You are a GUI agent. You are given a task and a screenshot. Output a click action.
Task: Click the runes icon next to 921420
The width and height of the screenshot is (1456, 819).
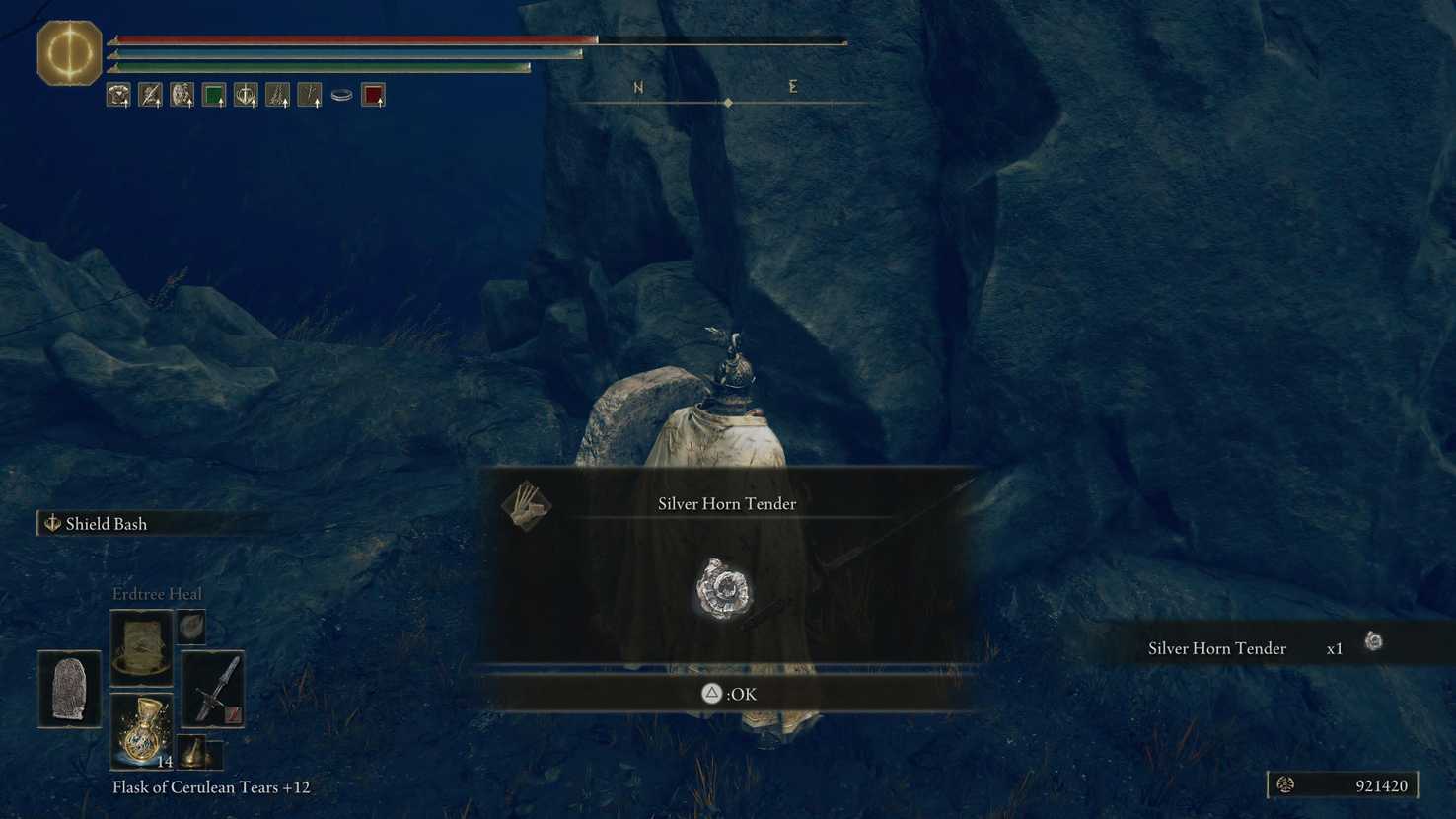pyautogui.click(x=1284, y=784)
